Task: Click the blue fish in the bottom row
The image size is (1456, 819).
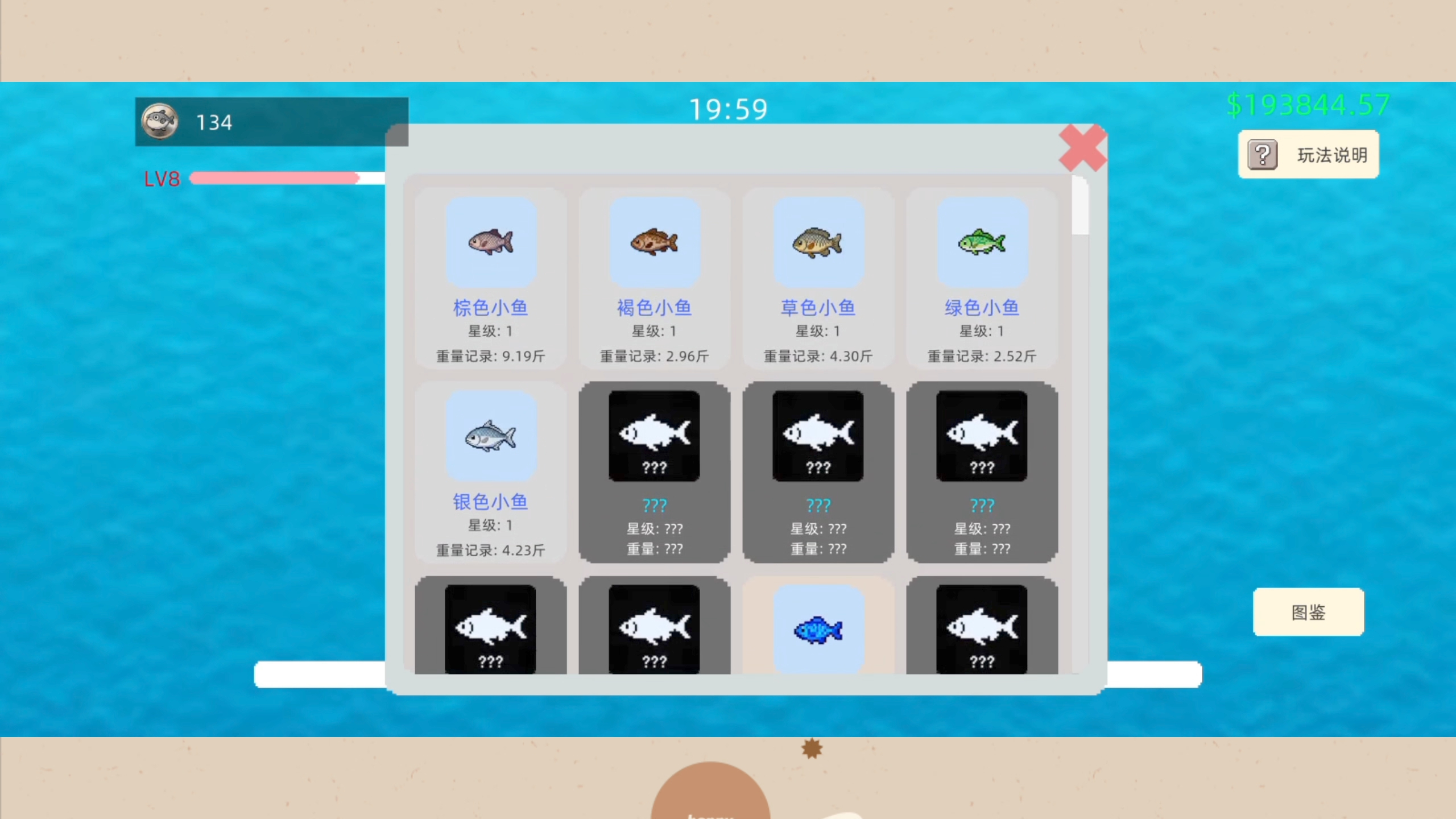Action: coord(818,628)
